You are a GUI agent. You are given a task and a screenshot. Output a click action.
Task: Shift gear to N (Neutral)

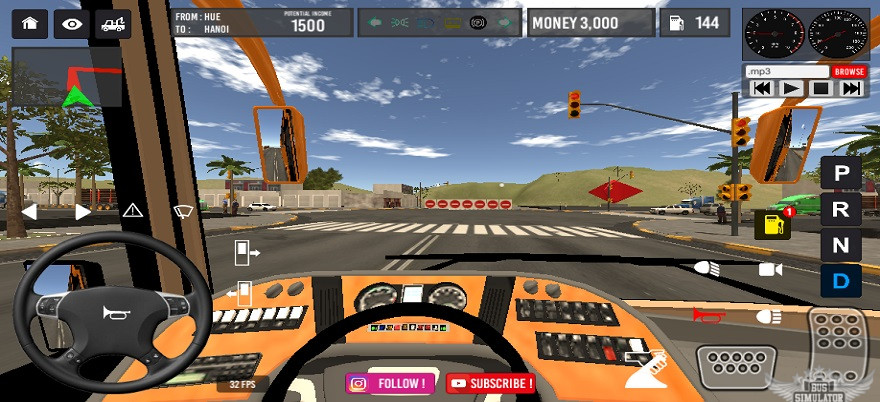coord(841,245)
